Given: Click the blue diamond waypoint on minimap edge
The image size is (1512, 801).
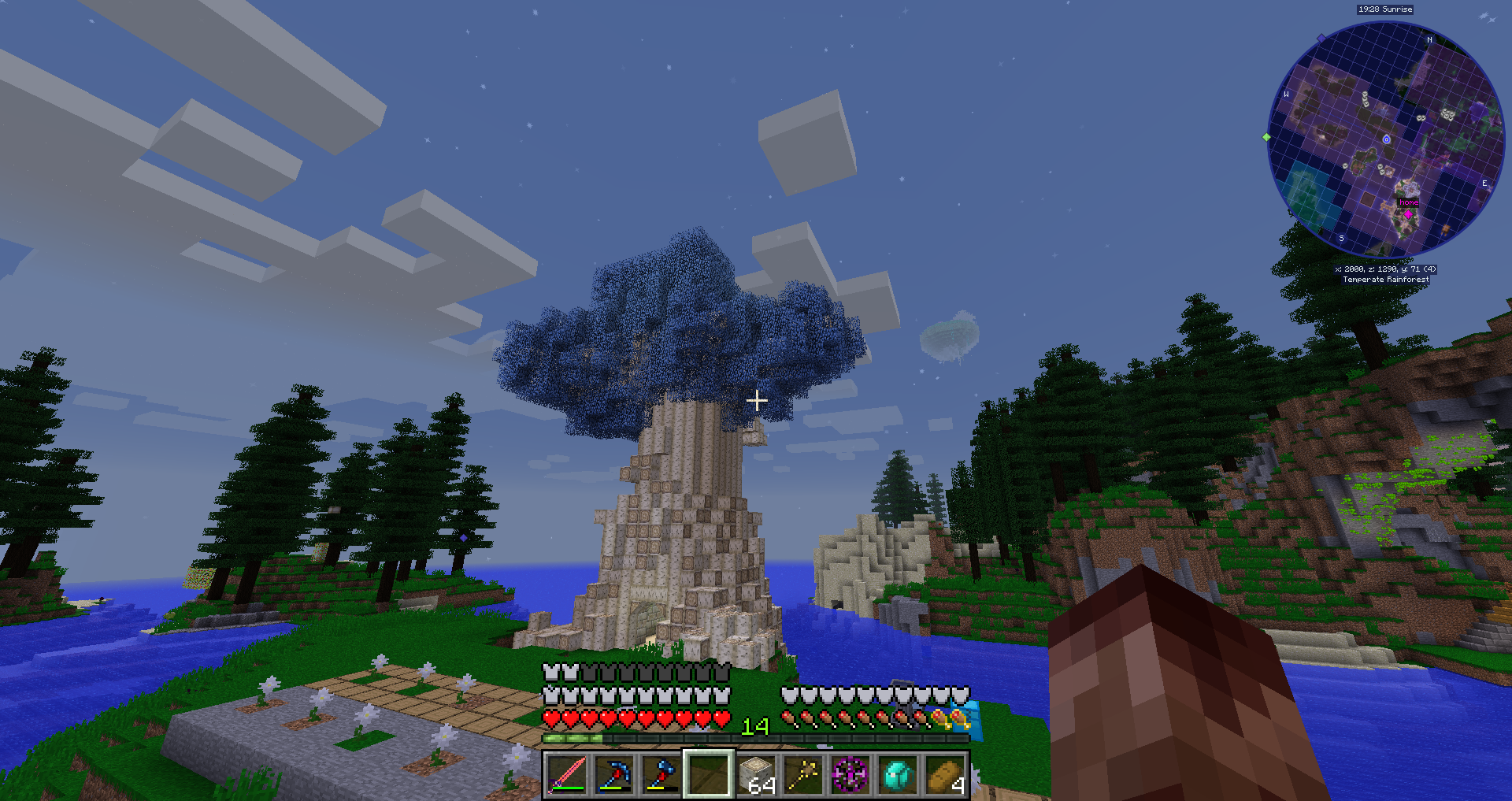Looking at the screenshot, I should coord(1321,38).
